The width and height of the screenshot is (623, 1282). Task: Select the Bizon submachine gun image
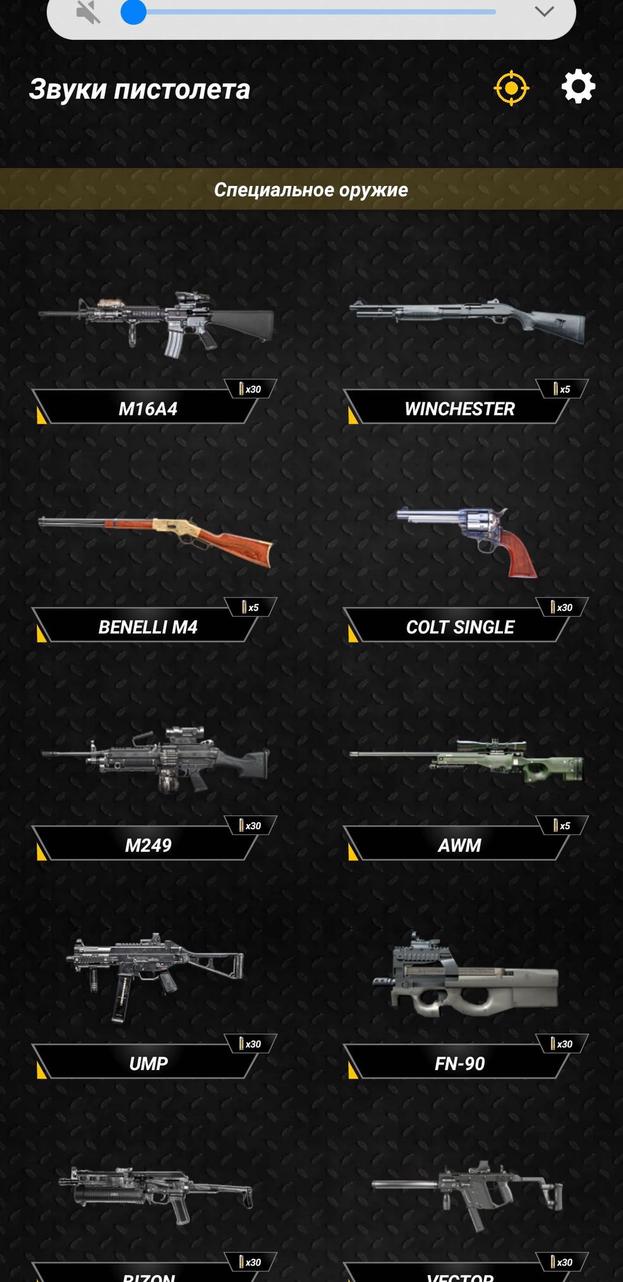point(155,1194)
